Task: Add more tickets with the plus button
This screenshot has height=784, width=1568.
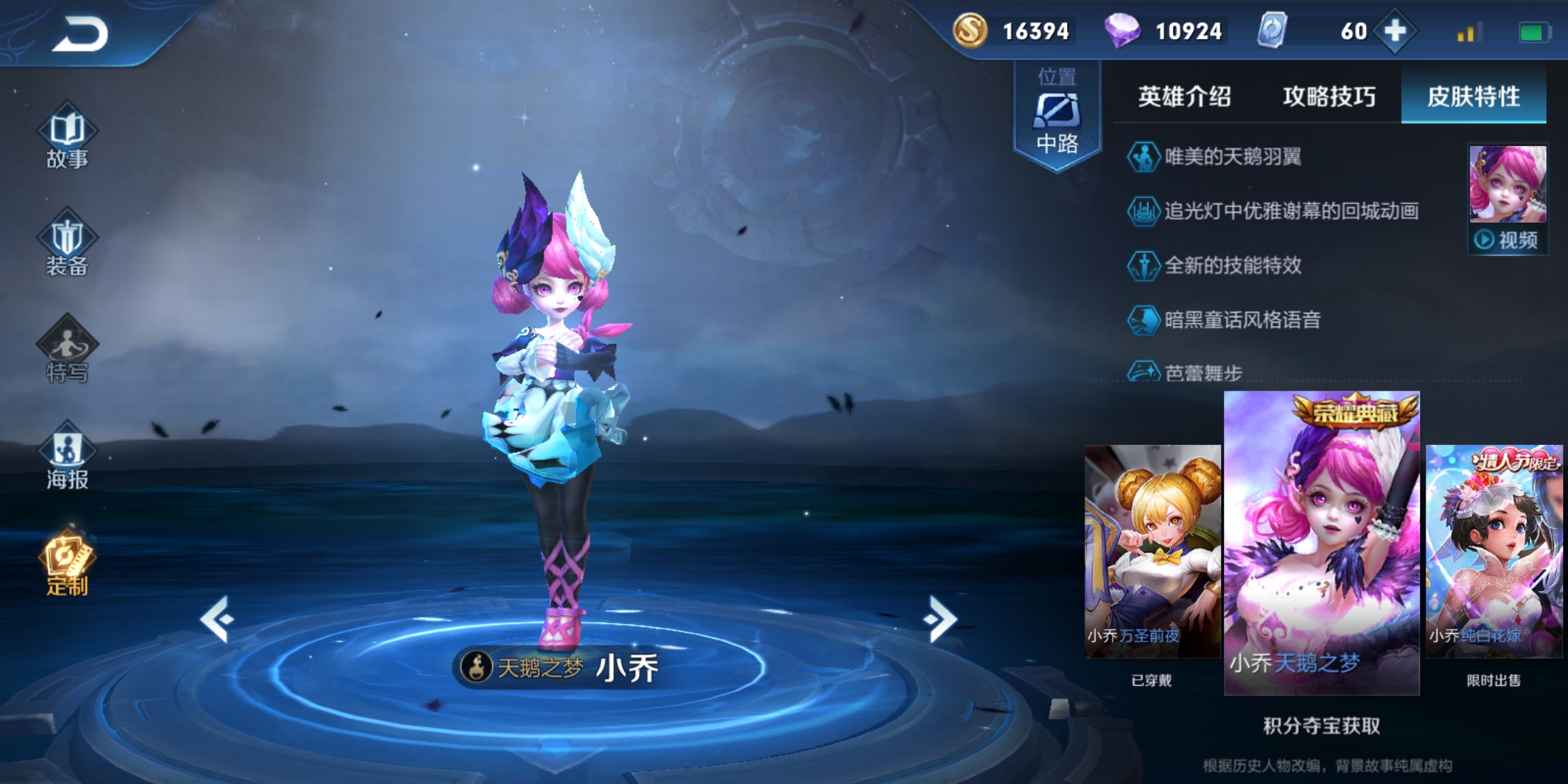Action: [x=1395, y=31]
